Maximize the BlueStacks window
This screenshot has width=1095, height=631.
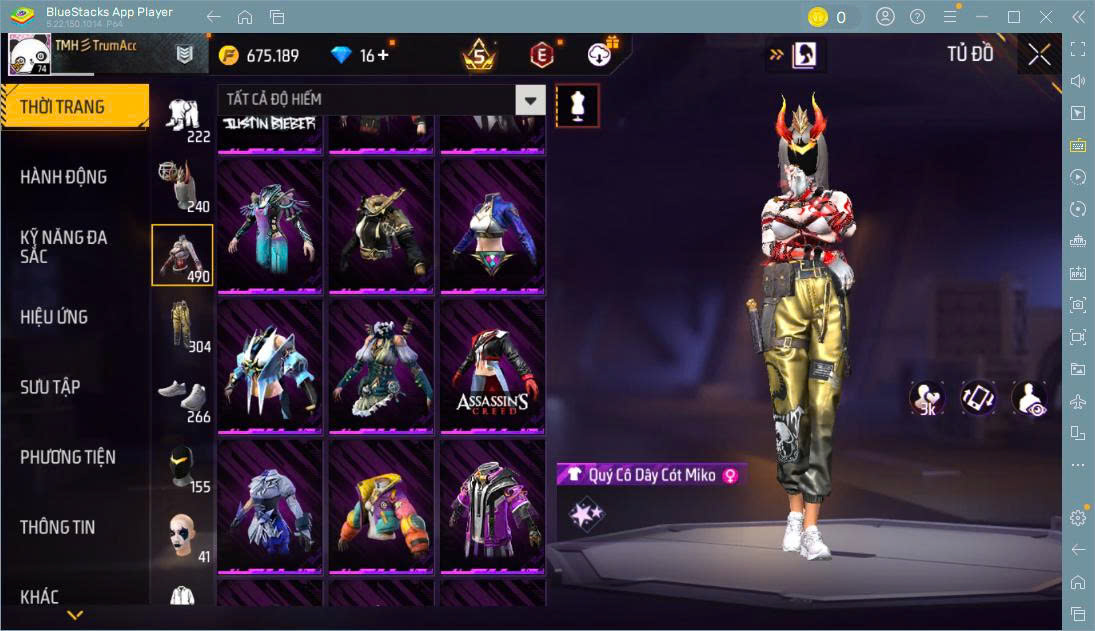click(1014, 17)
